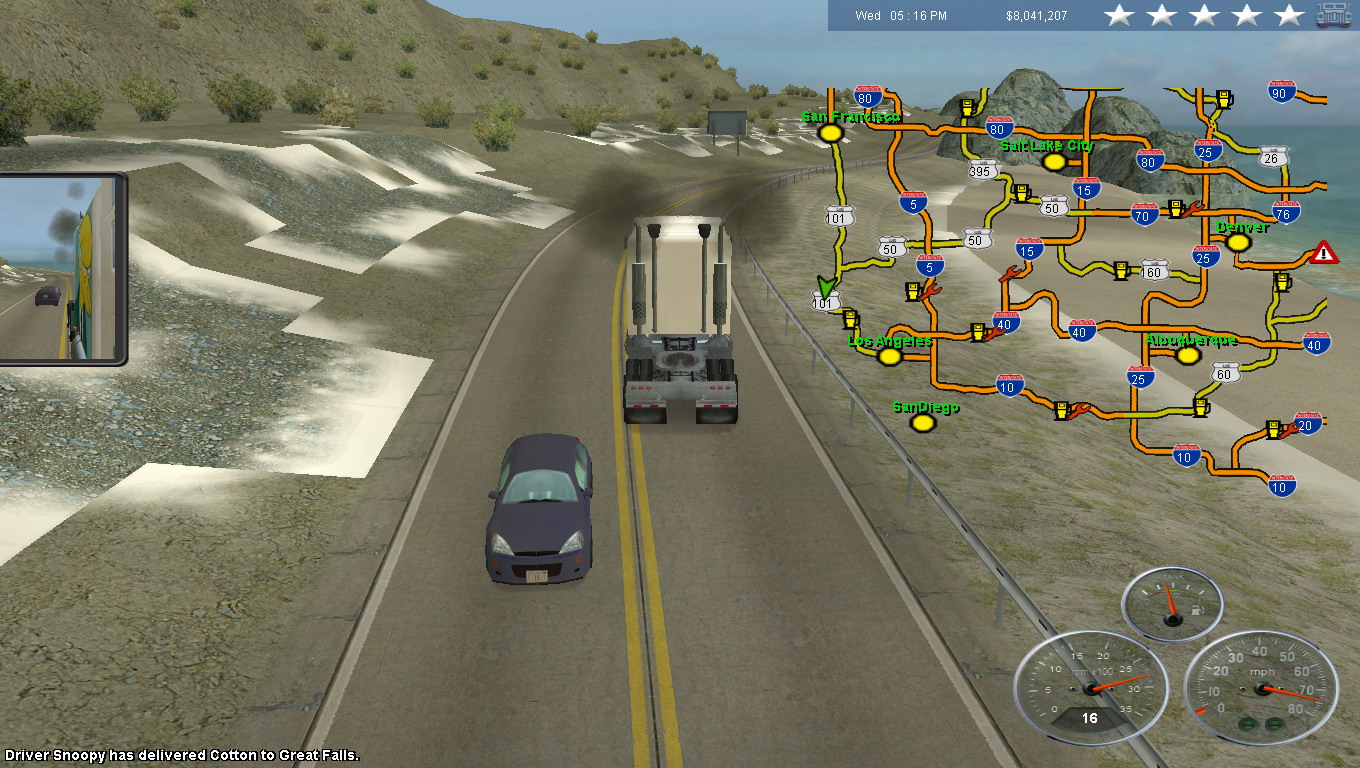Select the Interstate 76 shield

point(1287,211)
